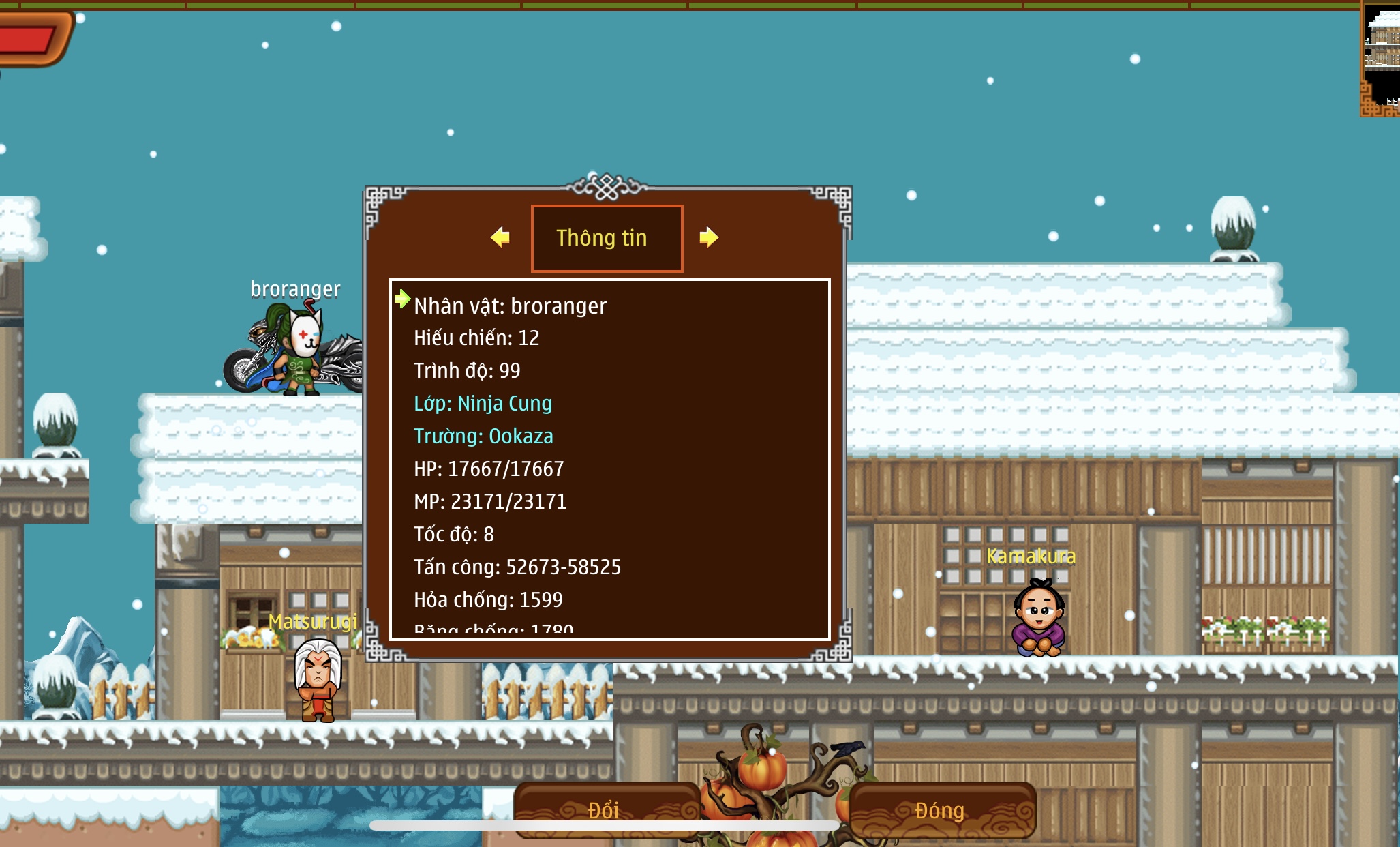Screen dimensions: 1400x847
Task: Select the Nhân vật: broranger row
Action: tap(510, 306)
